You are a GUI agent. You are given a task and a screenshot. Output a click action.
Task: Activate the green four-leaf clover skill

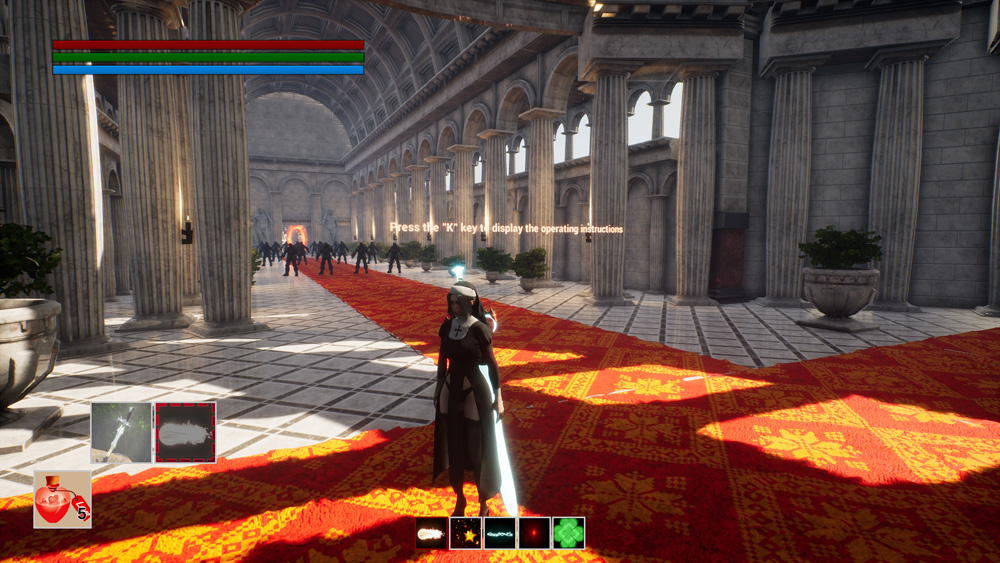[x=568, y=533]
